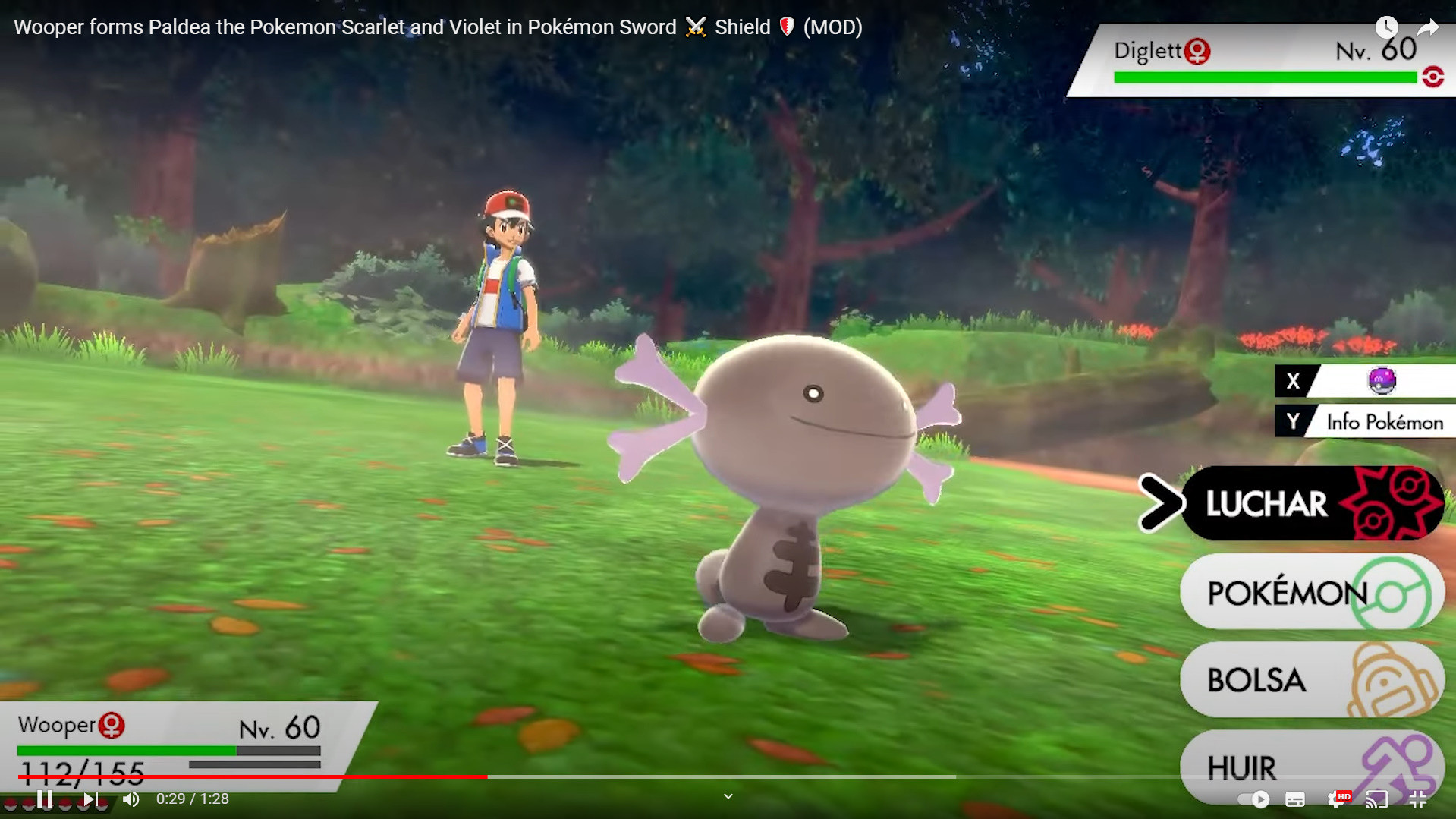
Task: Click the red progress bar to seek
Action: (303, 777)
